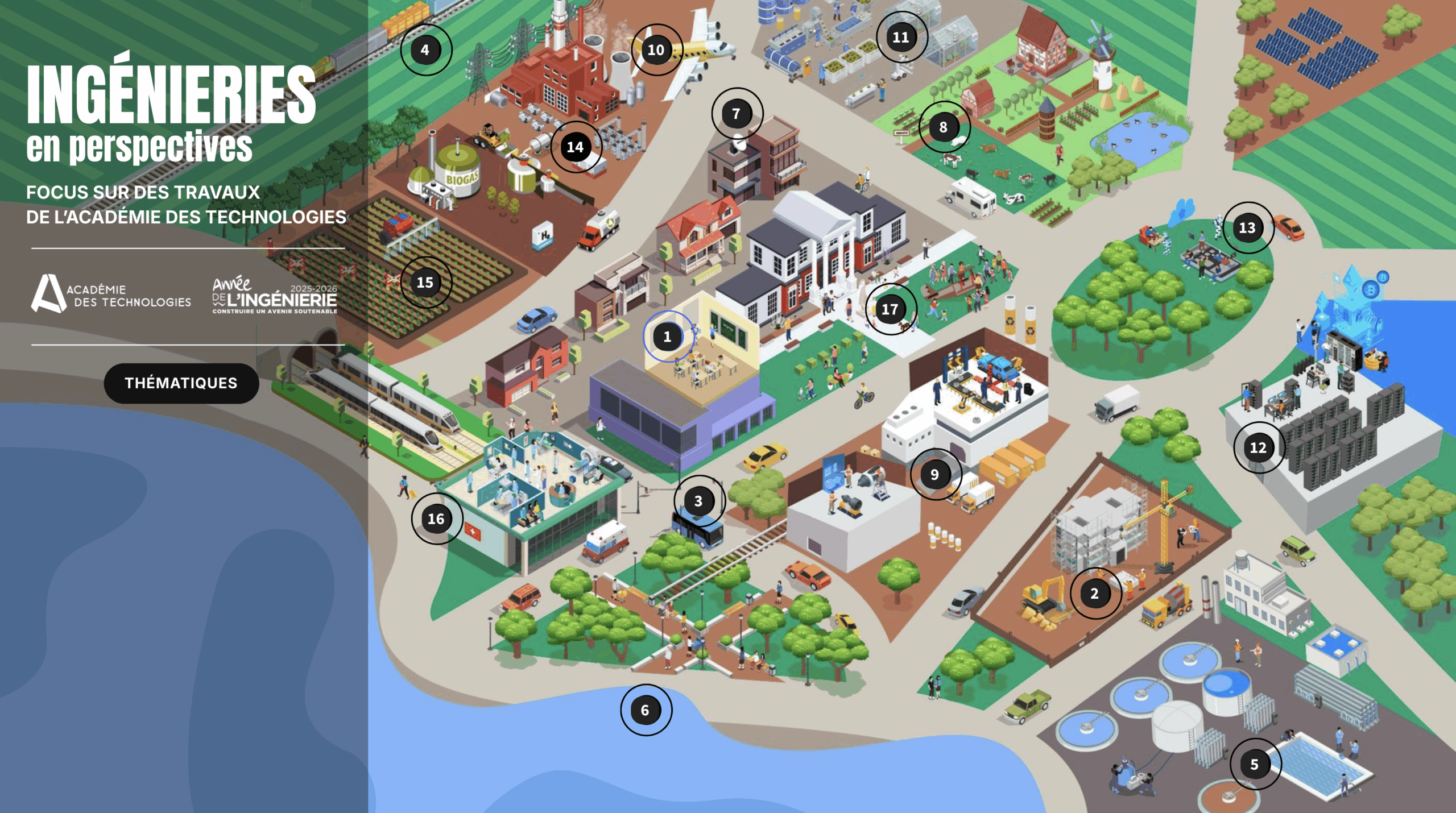Choose marker 10 beside the airplane
The height and width of the screenshot is (813, 1456).
point(656,50)
